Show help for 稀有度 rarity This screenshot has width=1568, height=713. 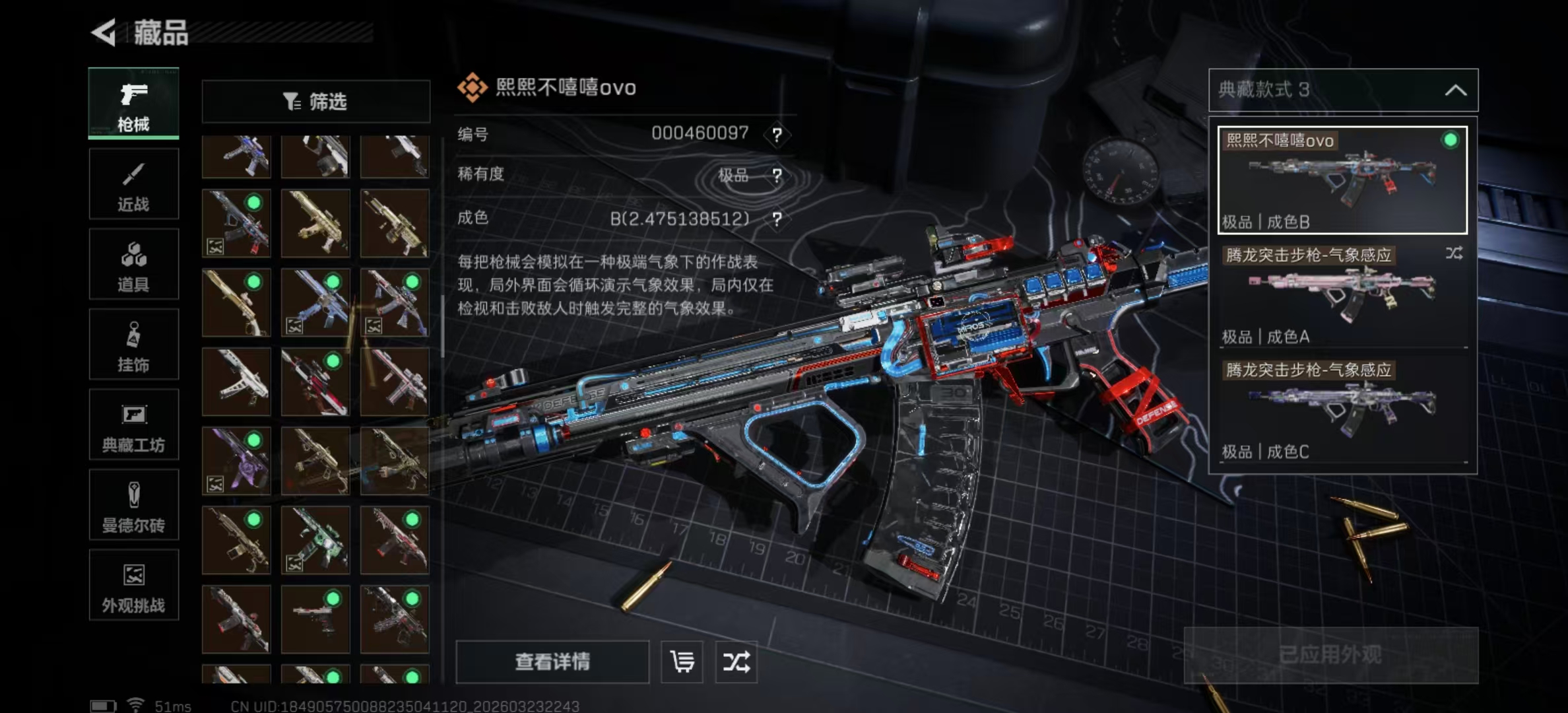pyautogui.click(x=777, y=176)
